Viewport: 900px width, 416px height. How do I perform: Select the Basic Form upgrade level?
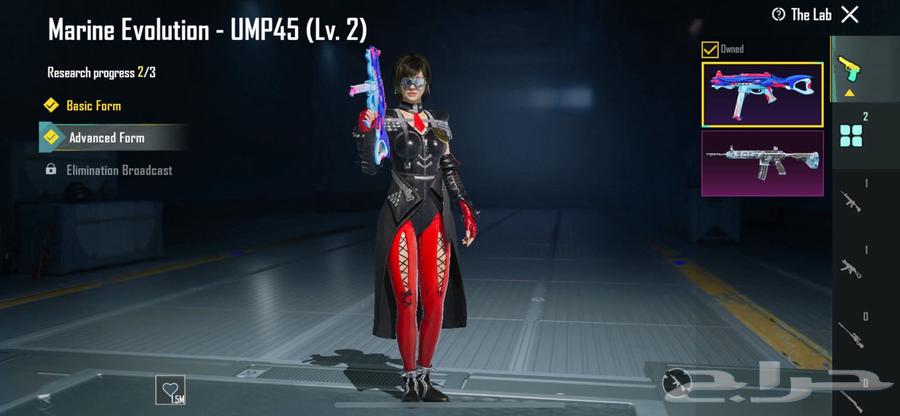pos(93,105)
